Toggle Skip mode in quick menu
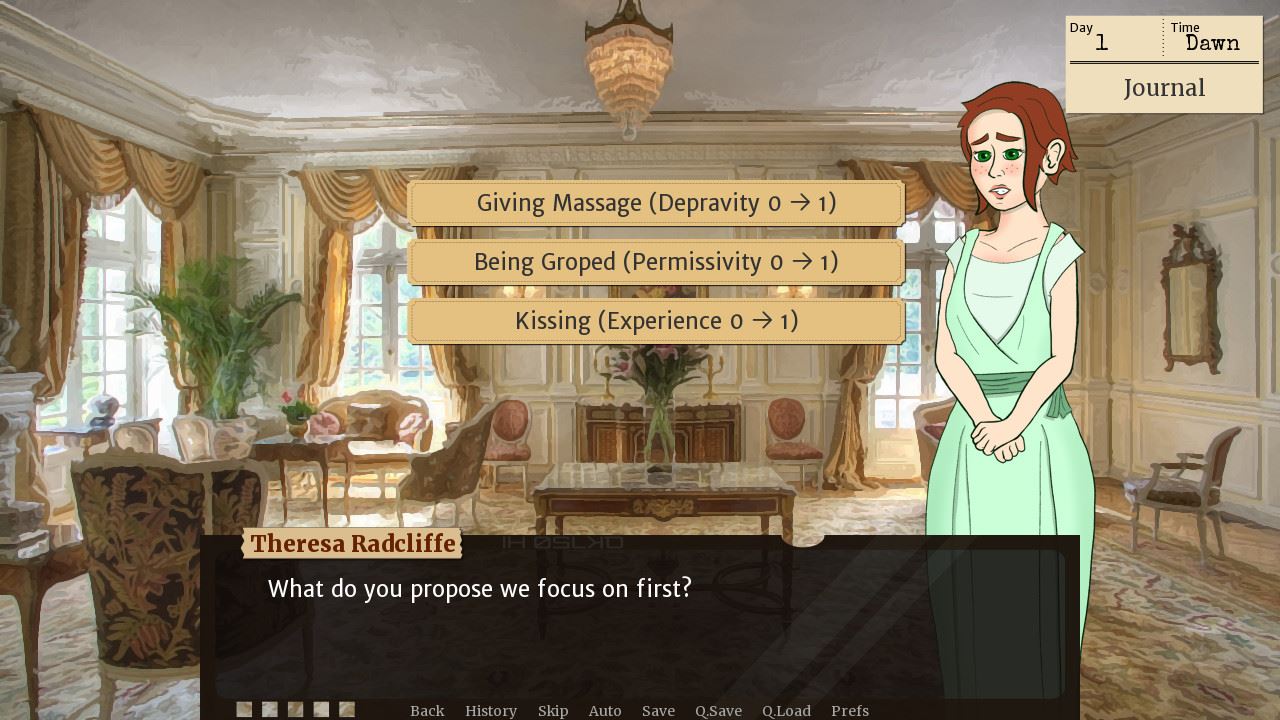Image resolution: width=1280 pixels, height=720 pixels. pos(553,710)
